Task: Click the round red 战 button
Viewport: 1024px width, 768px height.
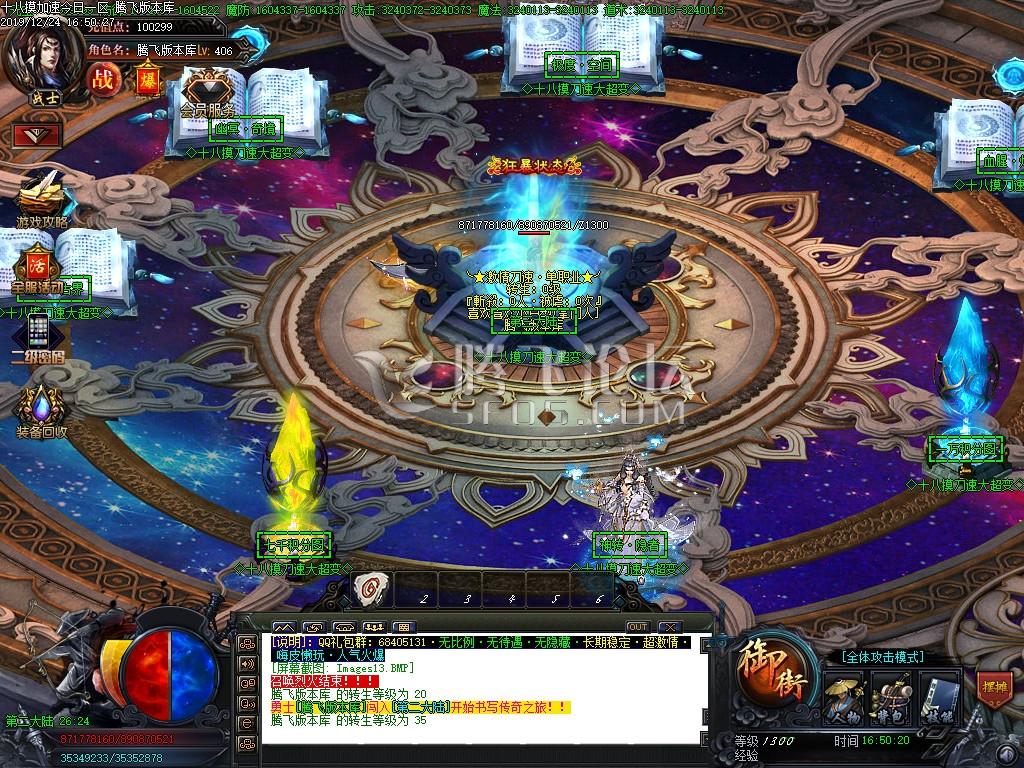Action: point(102,79)
